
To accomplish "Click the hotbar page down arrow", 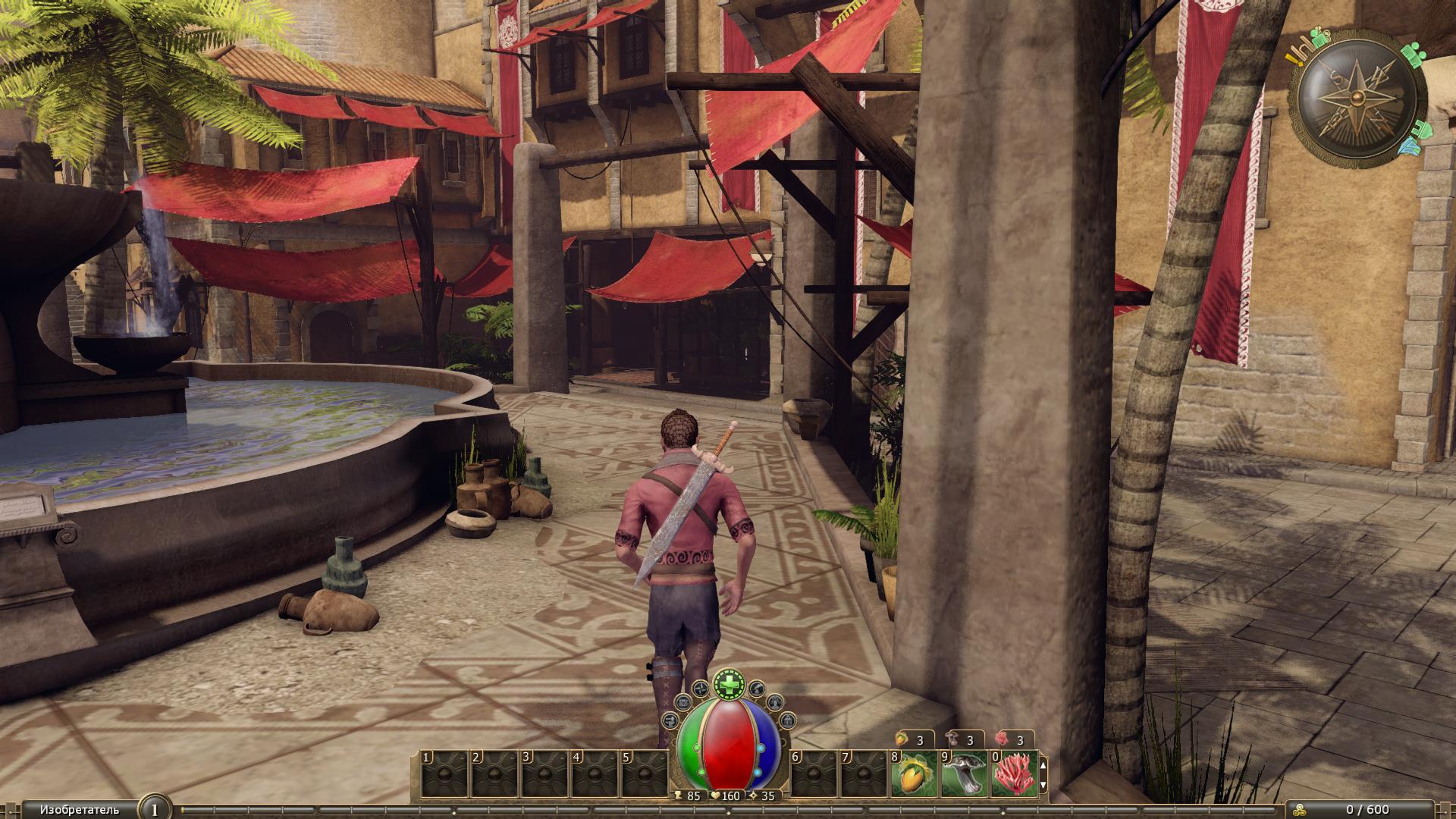I will pos(1043,785).
